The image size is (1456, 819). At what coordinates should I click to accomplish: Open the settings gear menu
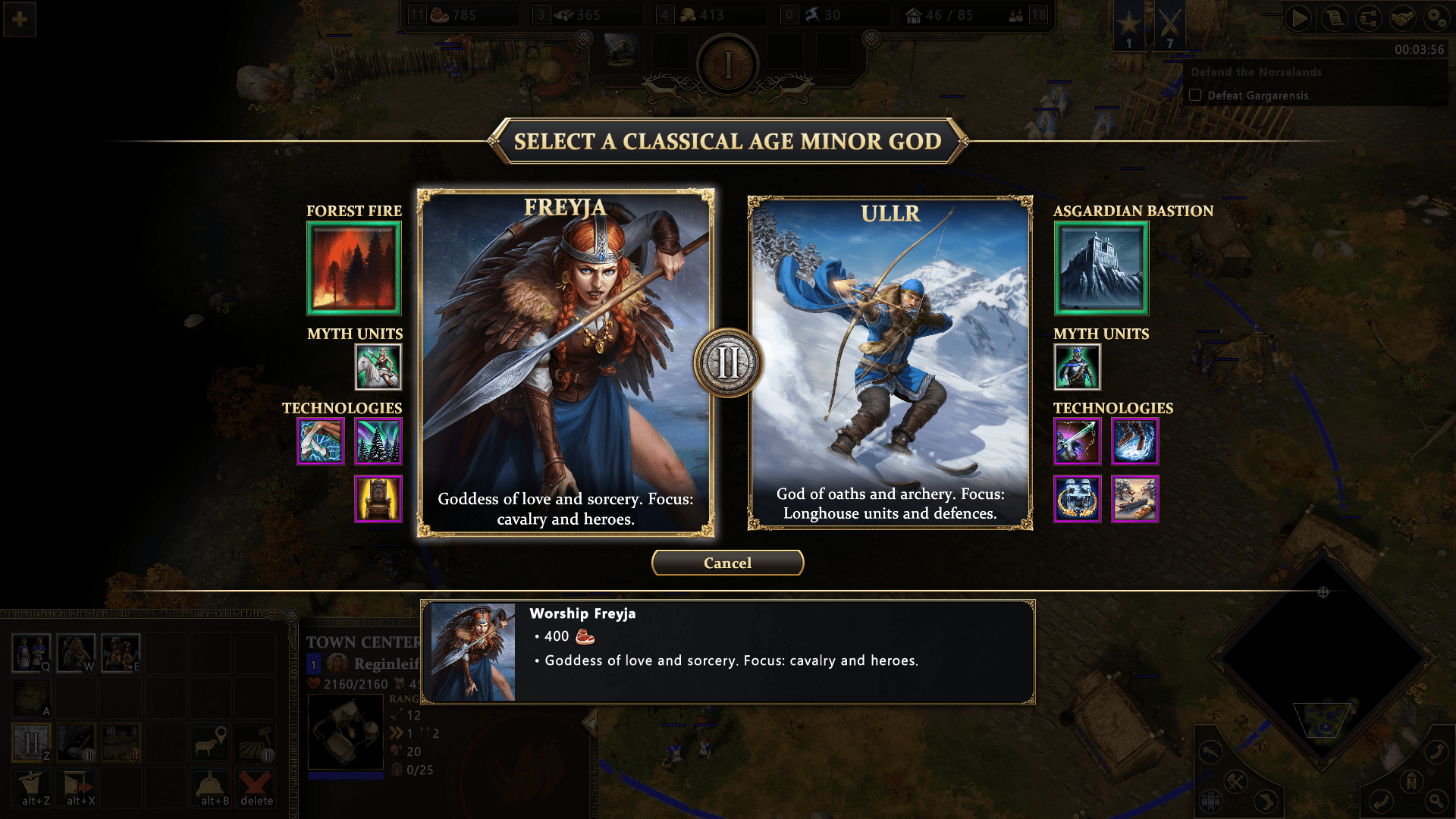(x=1436, y=17)
